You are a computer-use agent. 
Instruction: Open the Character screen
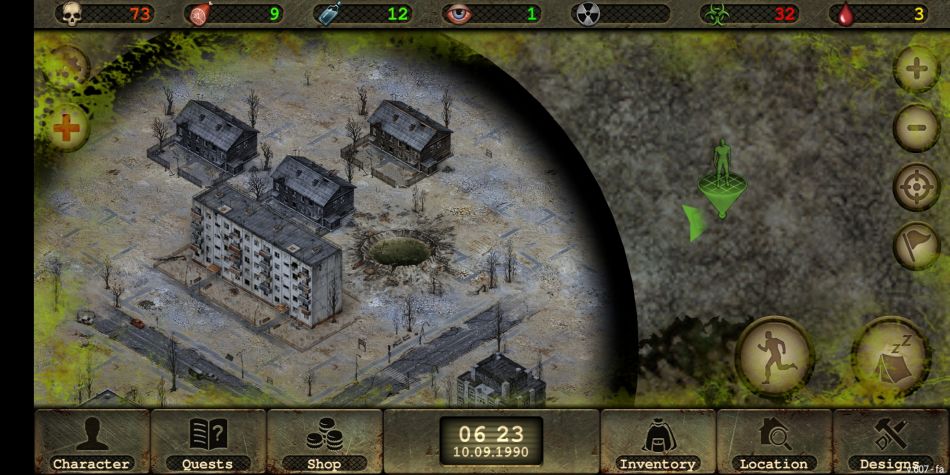click(x=91, y=441)
